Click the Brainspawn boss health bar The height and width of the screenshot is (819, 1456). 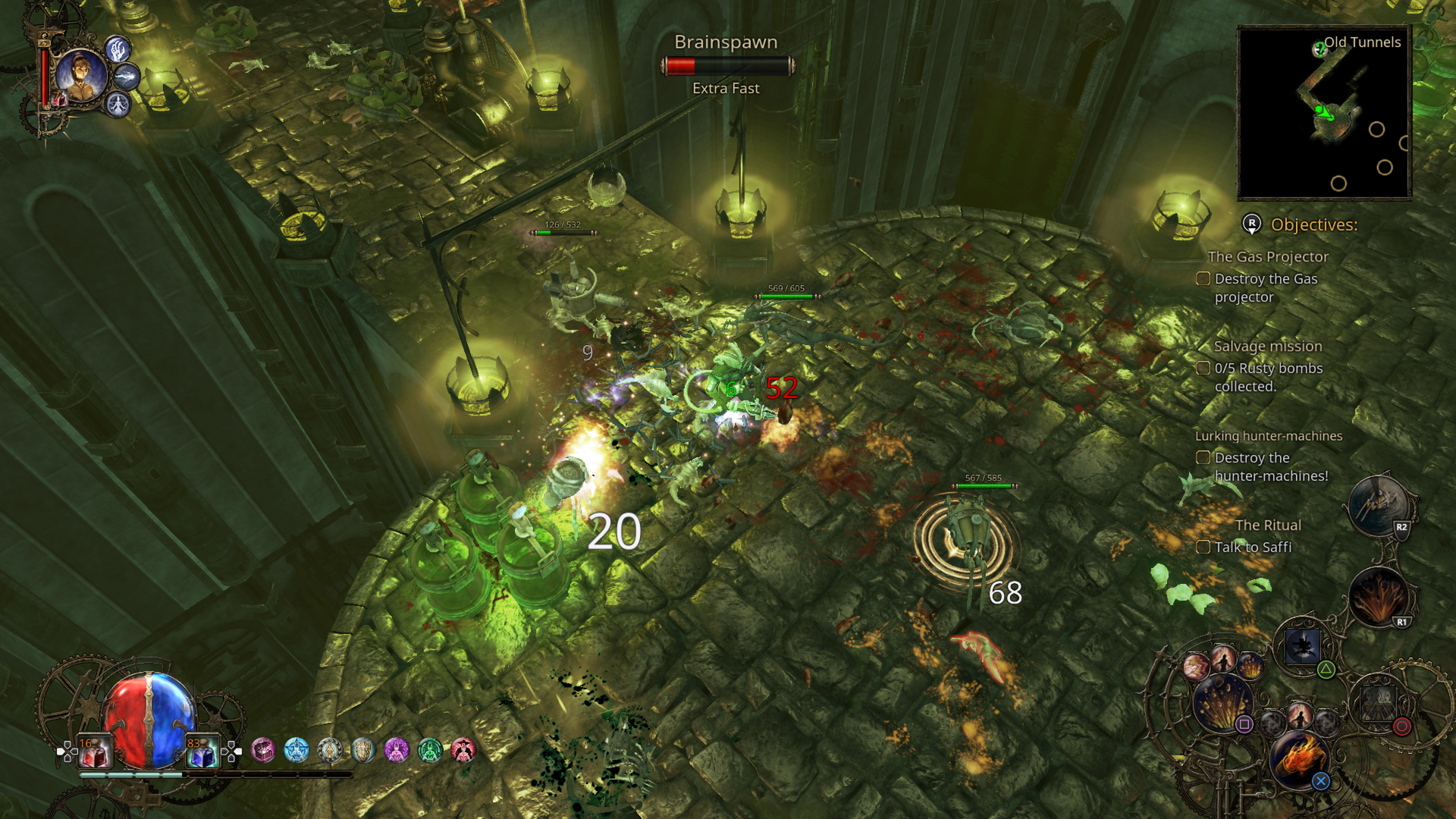pyautogui.click(x=726, y=66)
